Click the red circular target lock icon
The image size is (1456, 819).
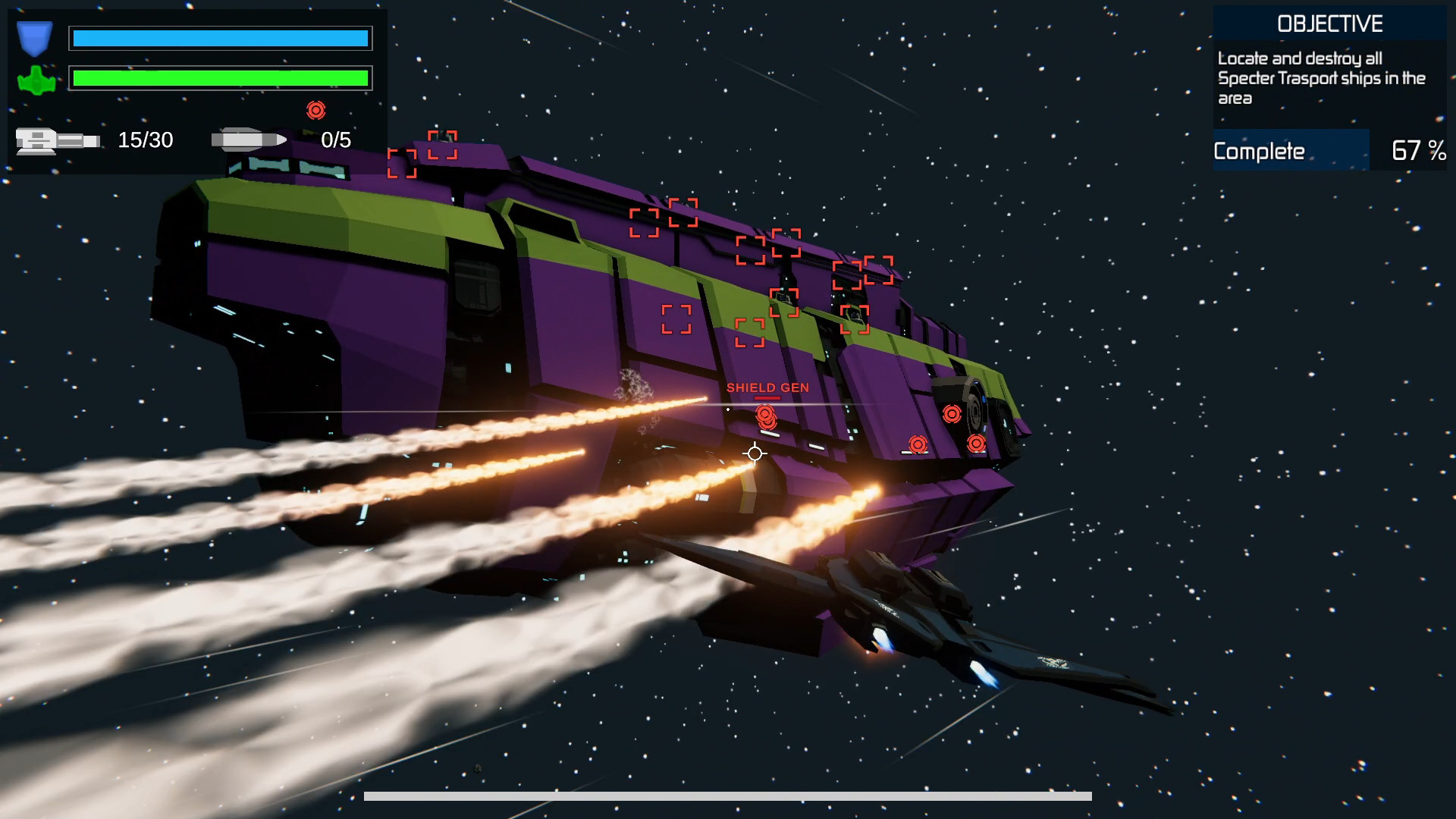click(315, 111)
